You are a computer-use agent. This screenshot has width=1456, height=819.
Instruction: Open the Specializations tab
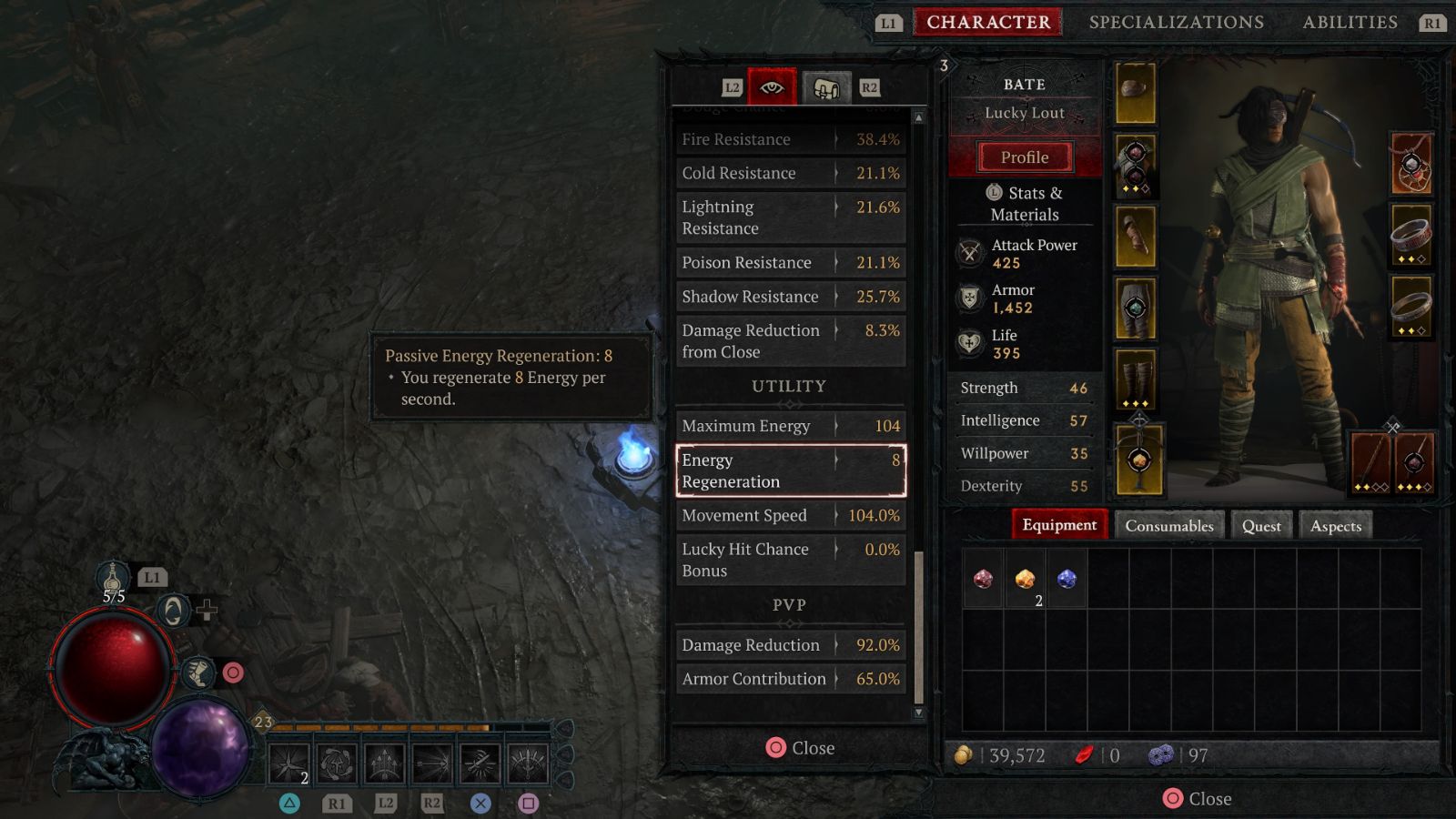[1176, 22]
